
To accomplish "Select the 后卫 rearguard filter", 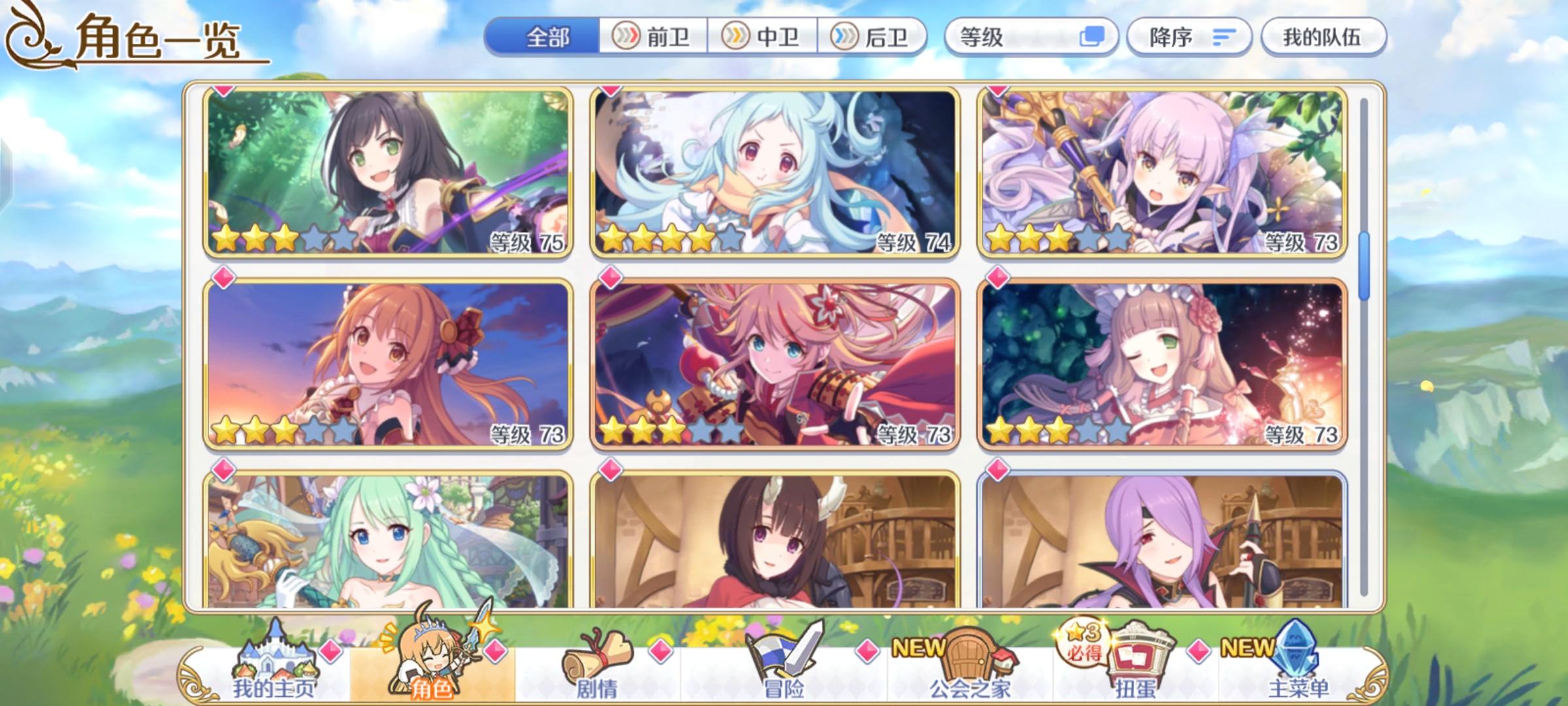I will [872, 37].
